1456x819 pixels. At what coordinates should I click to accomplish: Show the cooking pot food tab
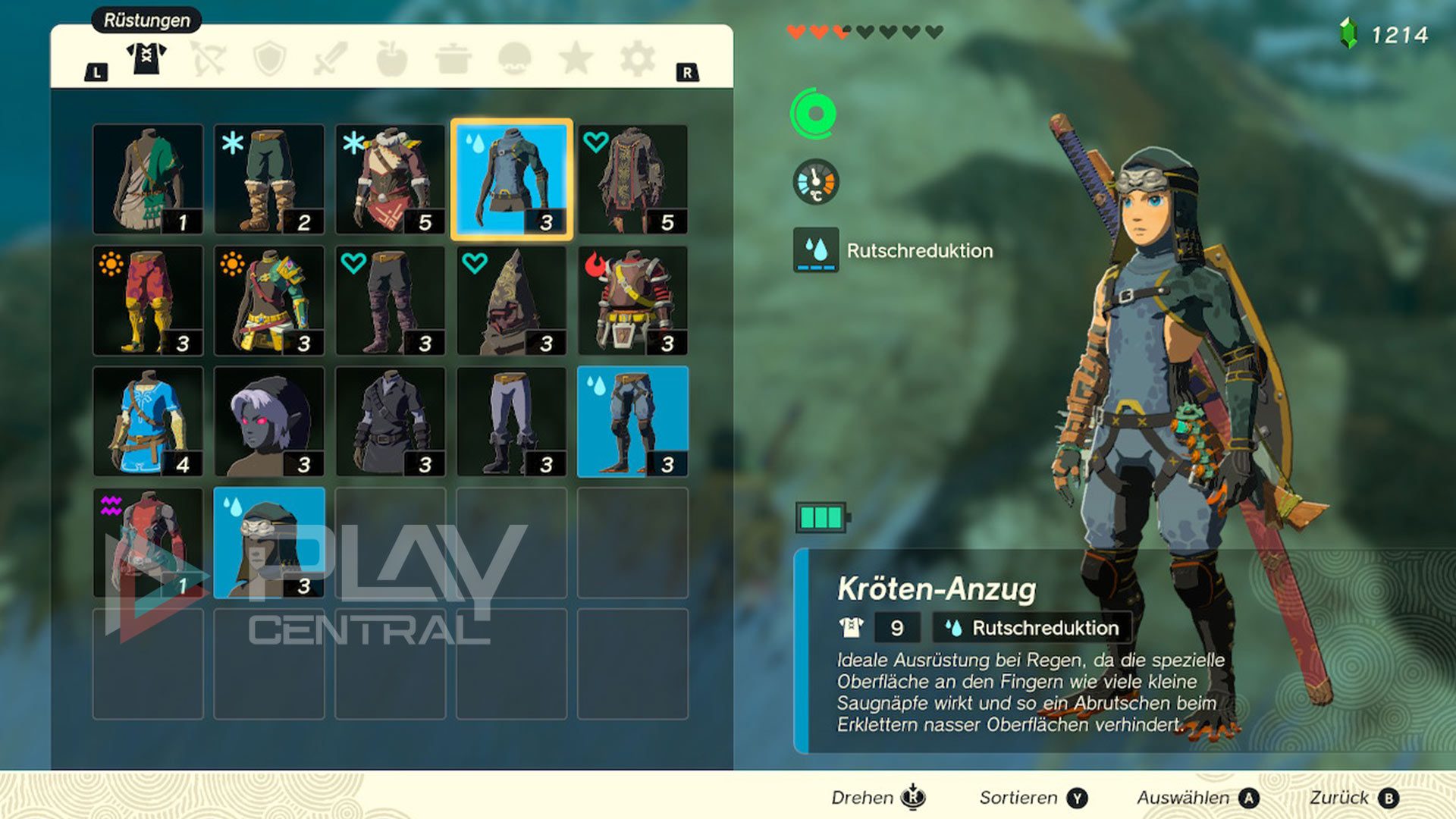point(453,58)
